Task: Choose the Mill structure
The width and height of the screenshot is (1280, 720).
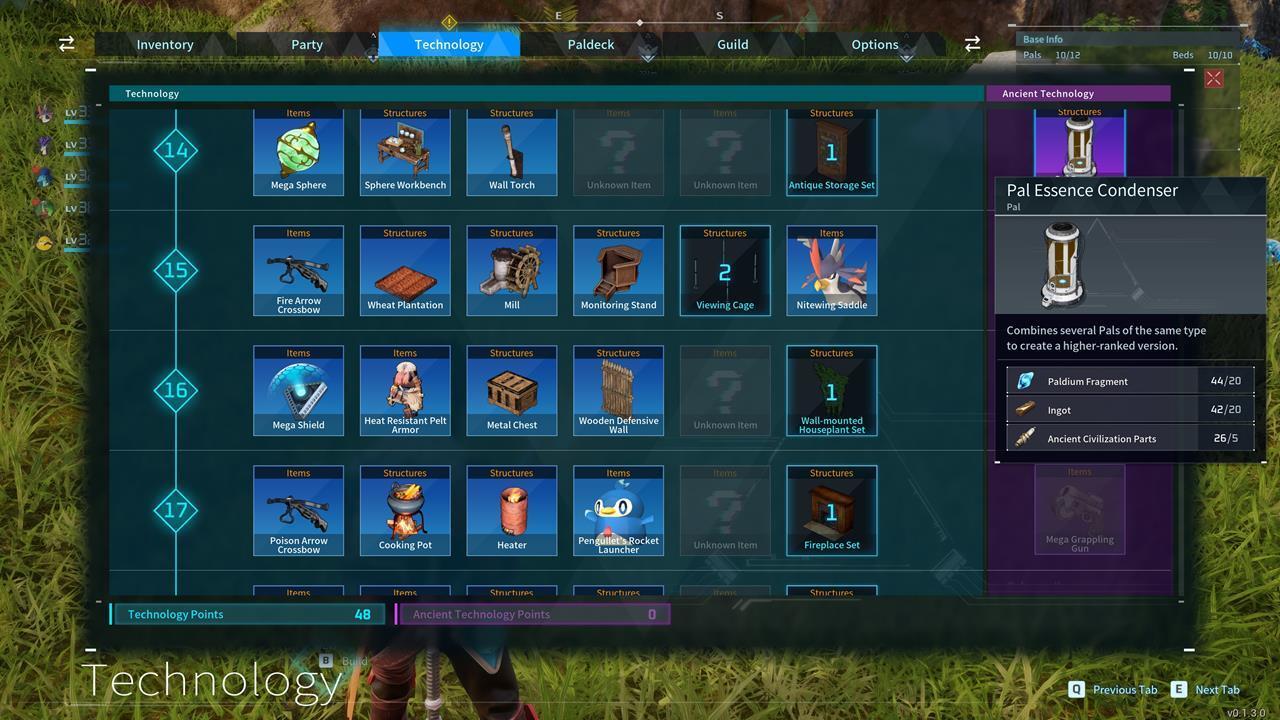Action: tap(511, 270)
